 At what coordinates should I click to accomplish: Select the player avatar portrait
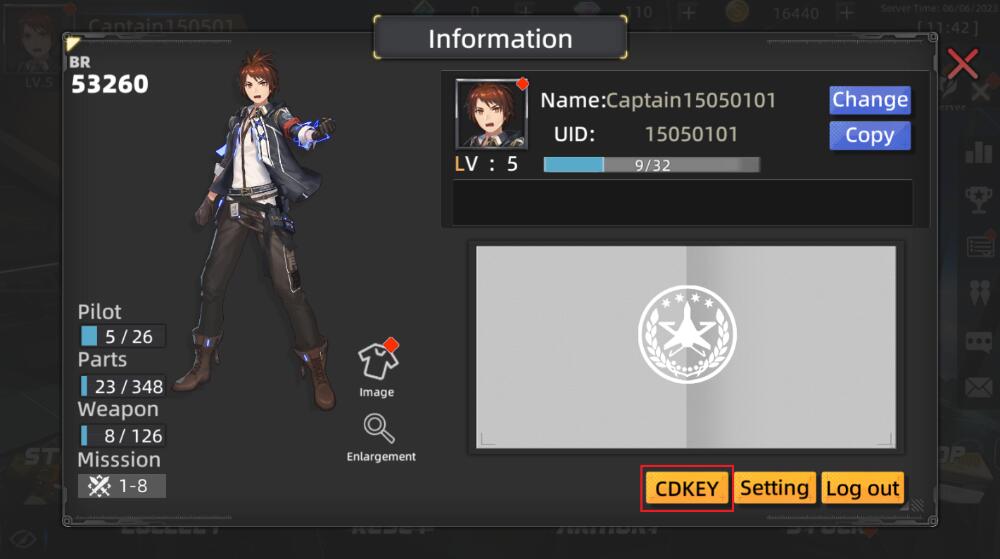tap(491, 114)
